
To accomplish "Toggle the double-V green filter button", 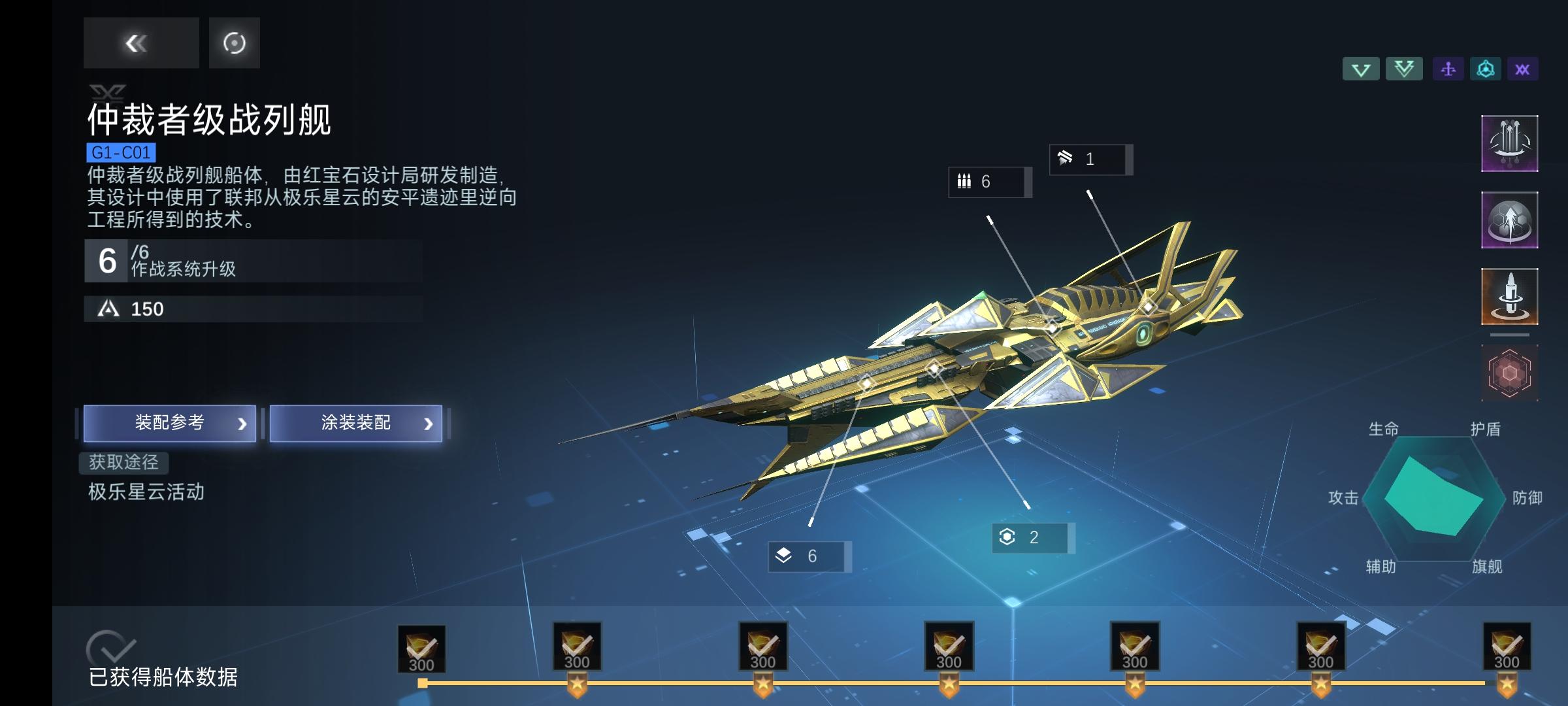I will tap(1404, 68).
